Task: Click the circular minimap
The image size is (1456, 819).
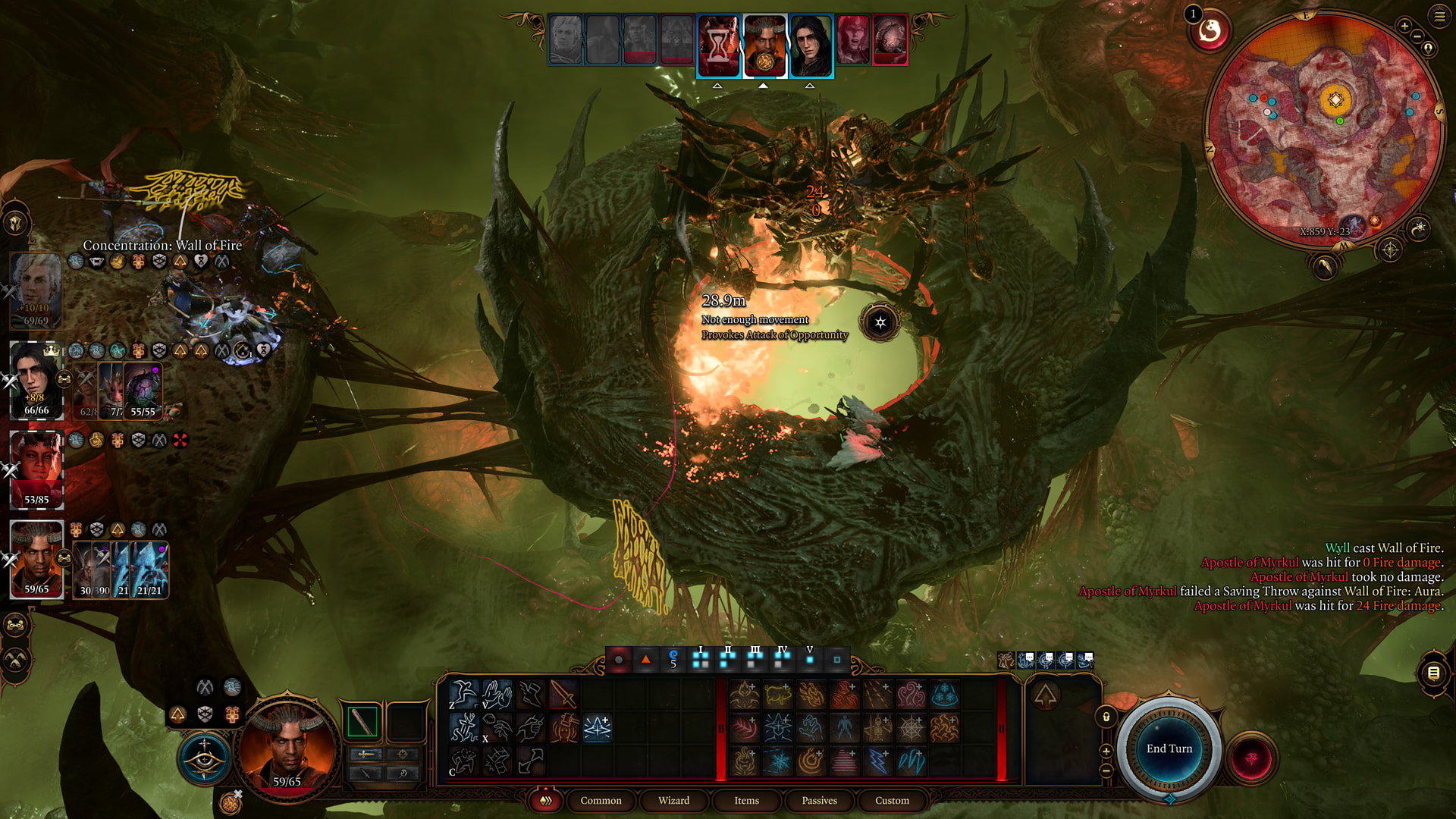Action: pos(1323,129)
